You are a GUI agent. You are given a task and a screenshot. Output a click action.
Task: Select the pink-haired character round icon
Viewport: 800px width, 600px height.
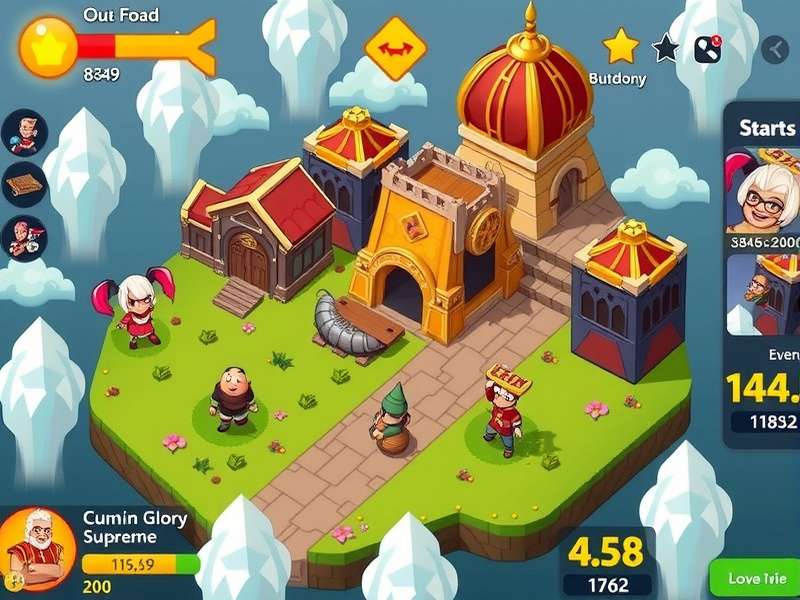[24, 238]
